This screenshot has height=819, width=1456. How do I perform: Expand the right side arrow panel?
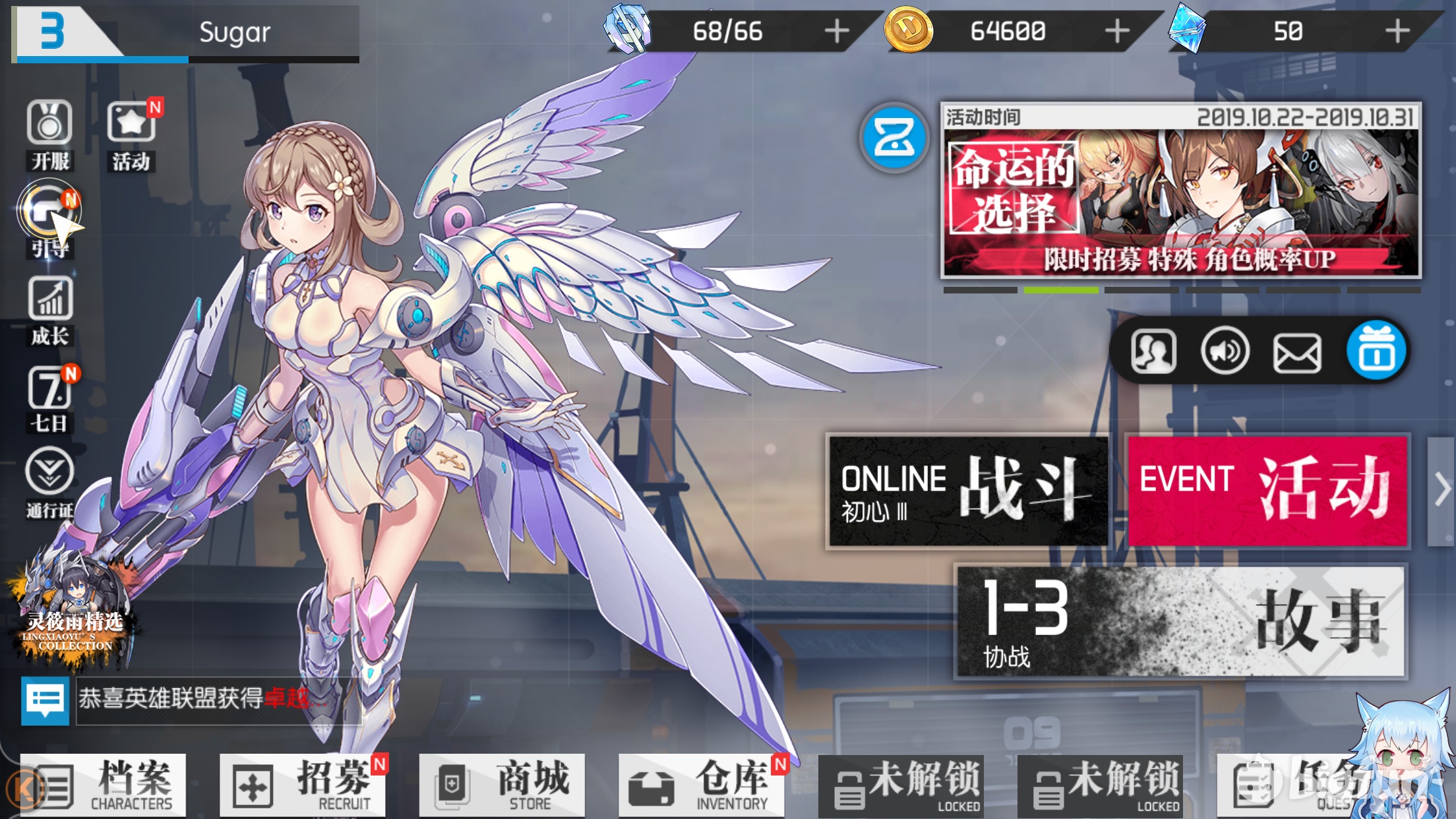pyautogui.click(x=1441, y=491)
